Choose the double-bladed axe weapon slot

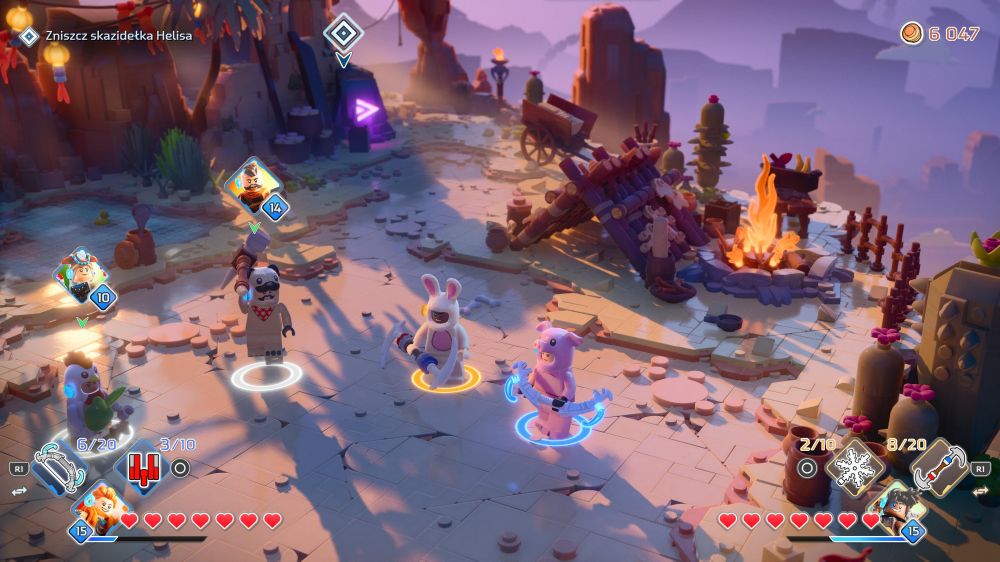[939, 465]
